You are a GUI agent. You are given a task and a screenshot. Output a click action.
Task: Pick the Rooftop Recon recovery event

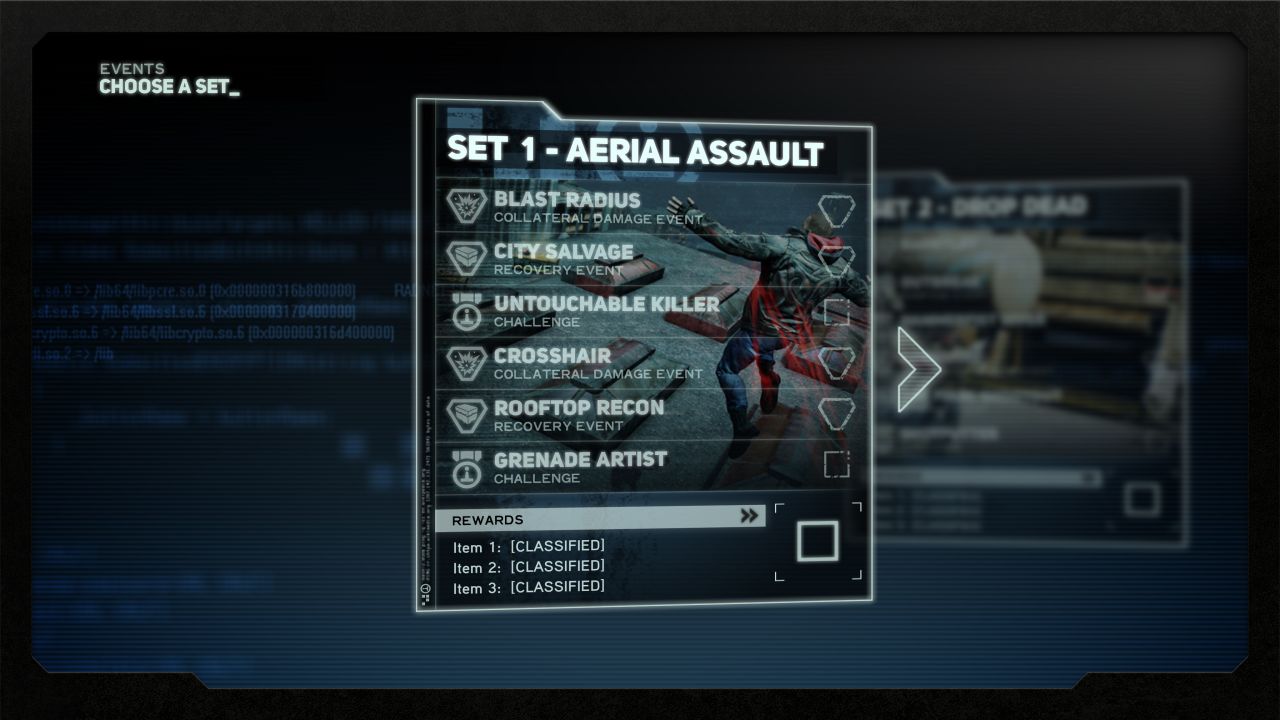[578, 415]
